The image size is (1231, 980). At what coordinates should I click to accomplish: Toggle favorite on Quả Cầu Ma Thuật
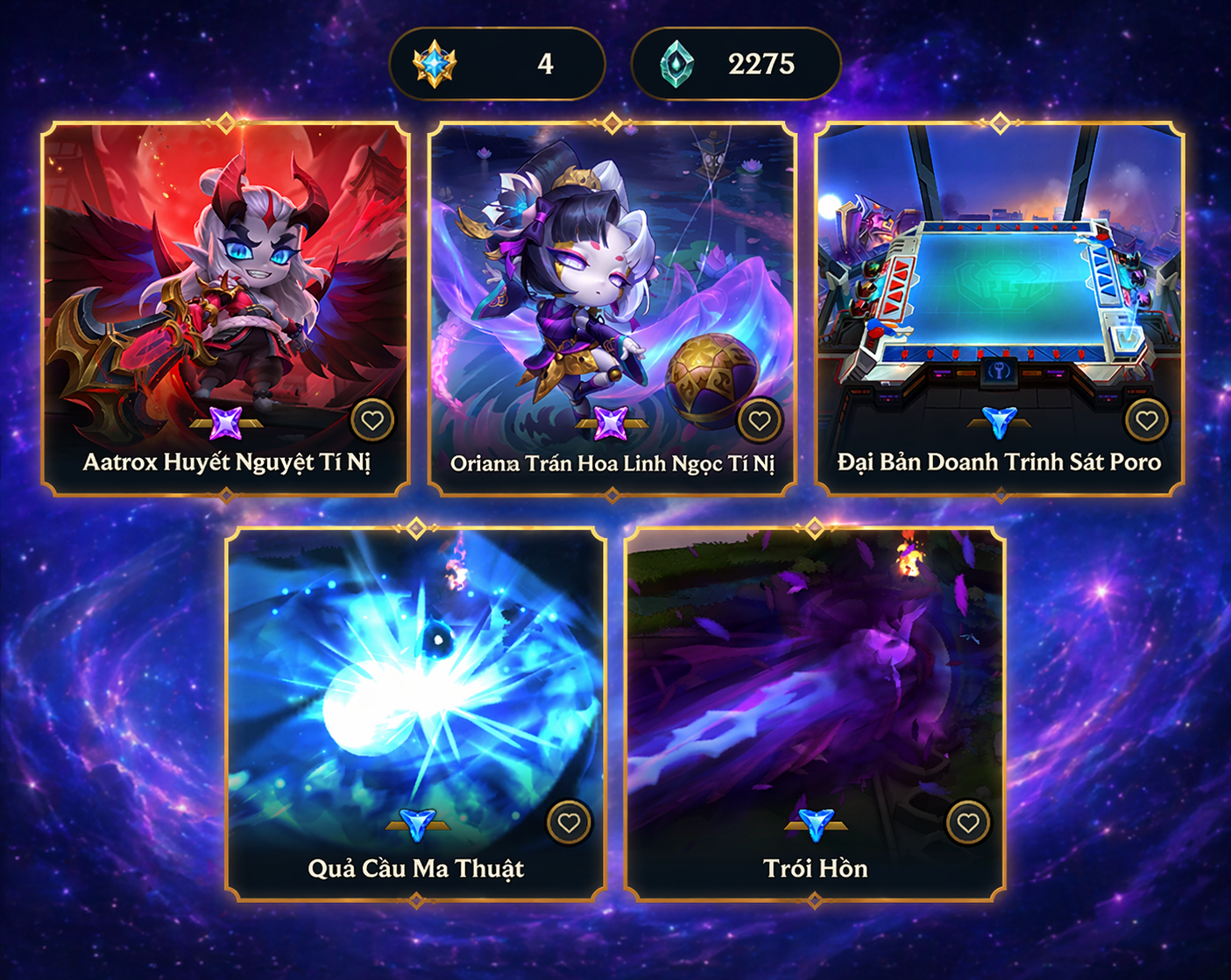coord(570,821)
